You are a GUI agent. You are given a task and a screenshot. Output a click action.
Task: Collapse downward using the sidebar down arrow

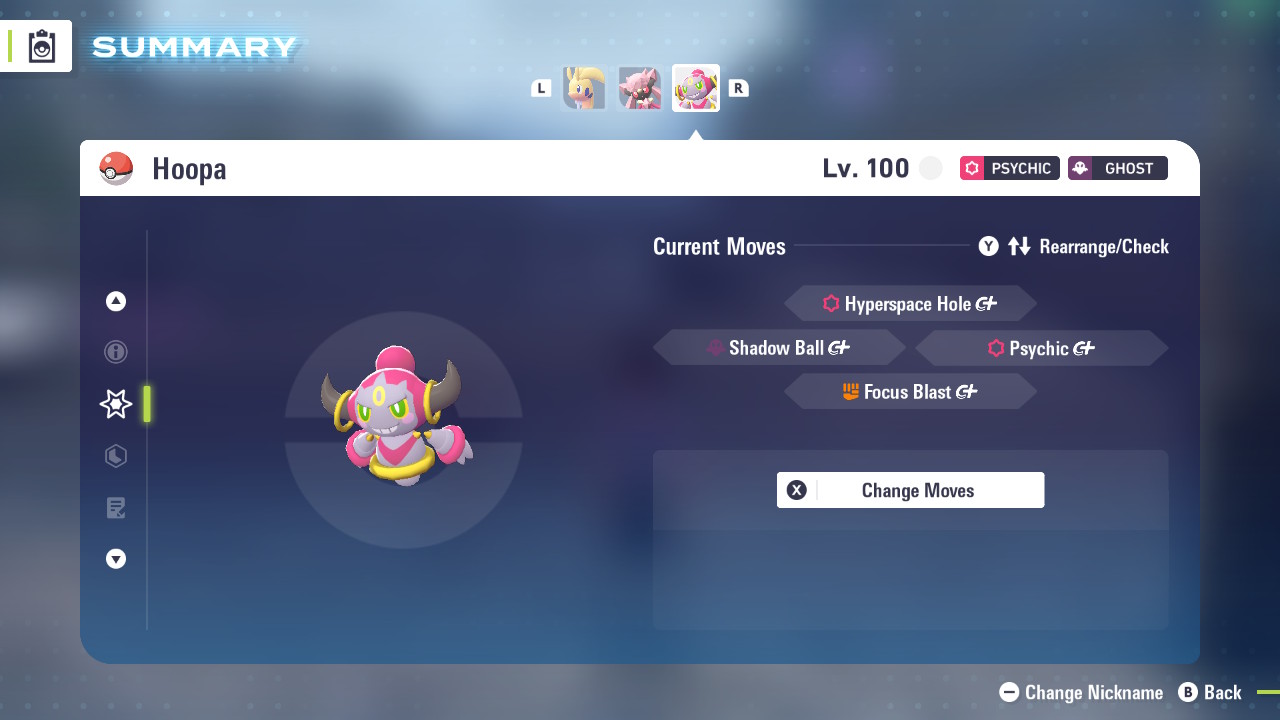pos(115,559)
